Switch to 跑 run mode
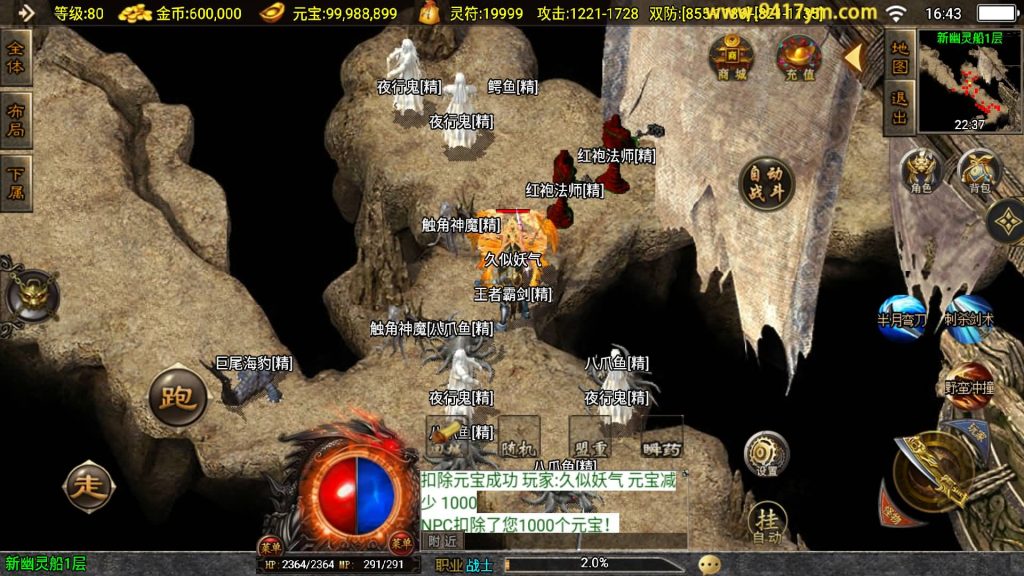The image size is (1024, 576). tap(177, 397)
